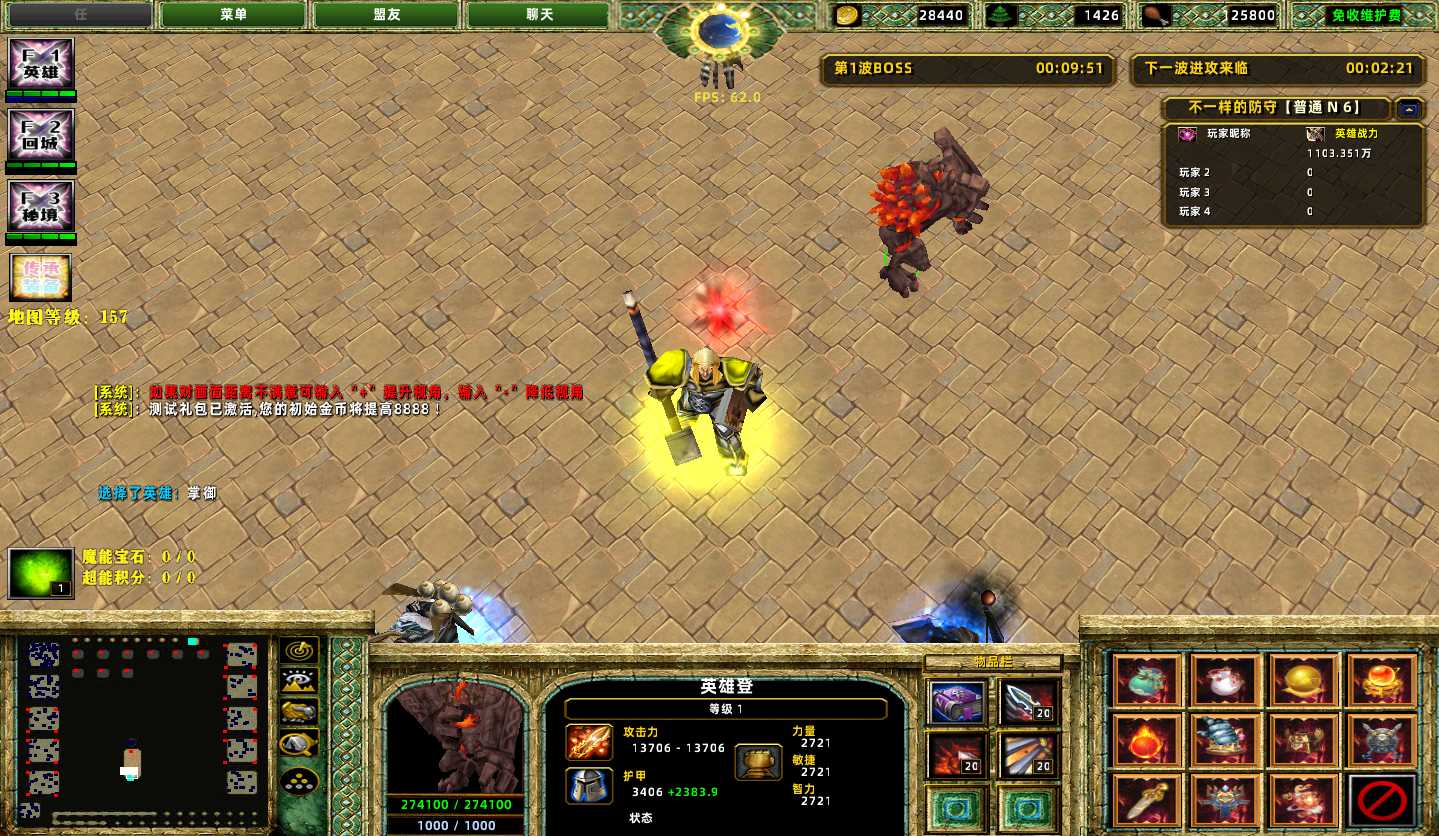The height and width of the screenshot is (836, 1439).
Task: Select the F1 英雄 hero icon
Action: click(x=41, y=64)
